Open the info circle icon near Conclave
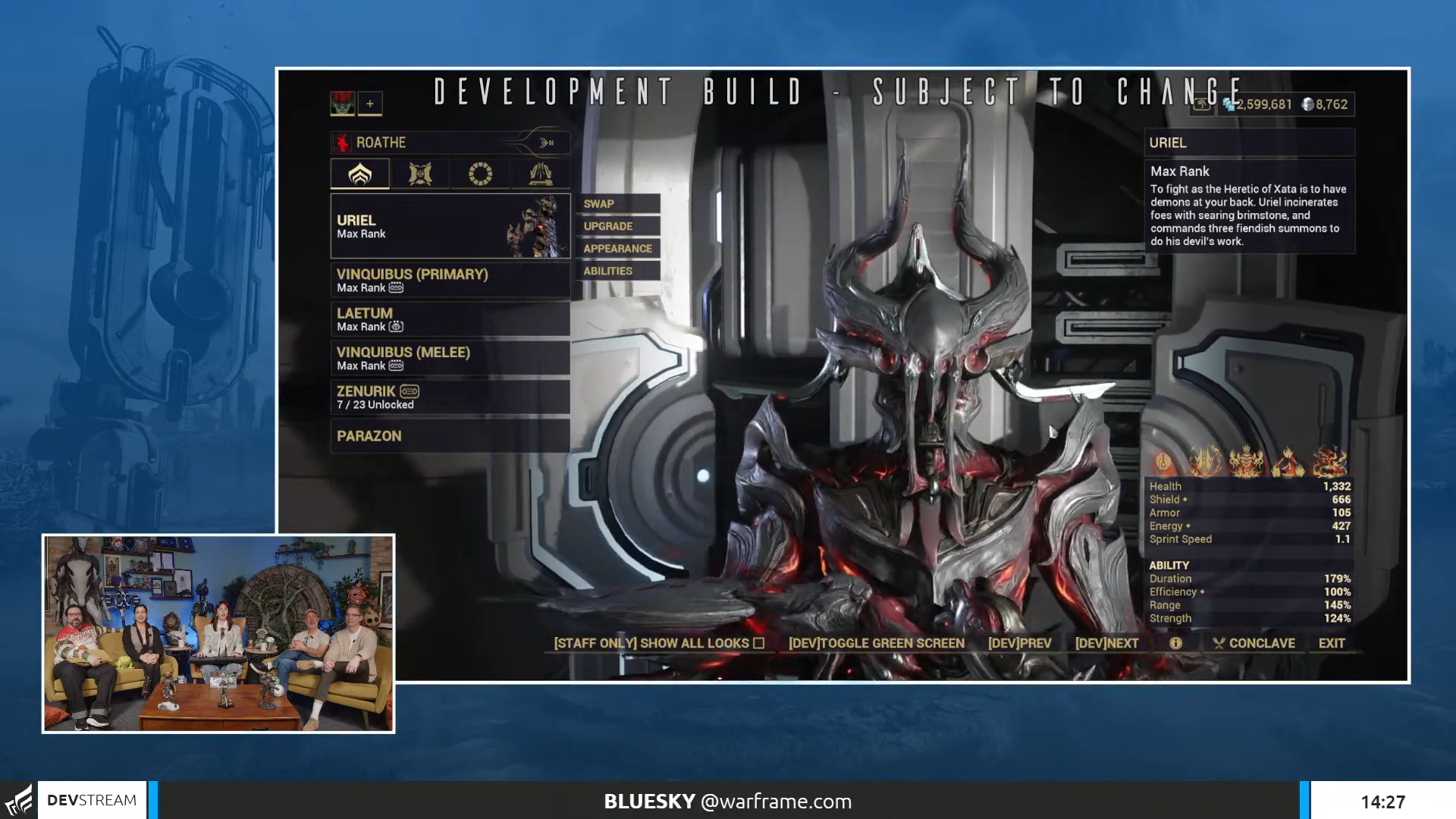The width and height of the screenshot is (1456, 819). (1175, 642)
